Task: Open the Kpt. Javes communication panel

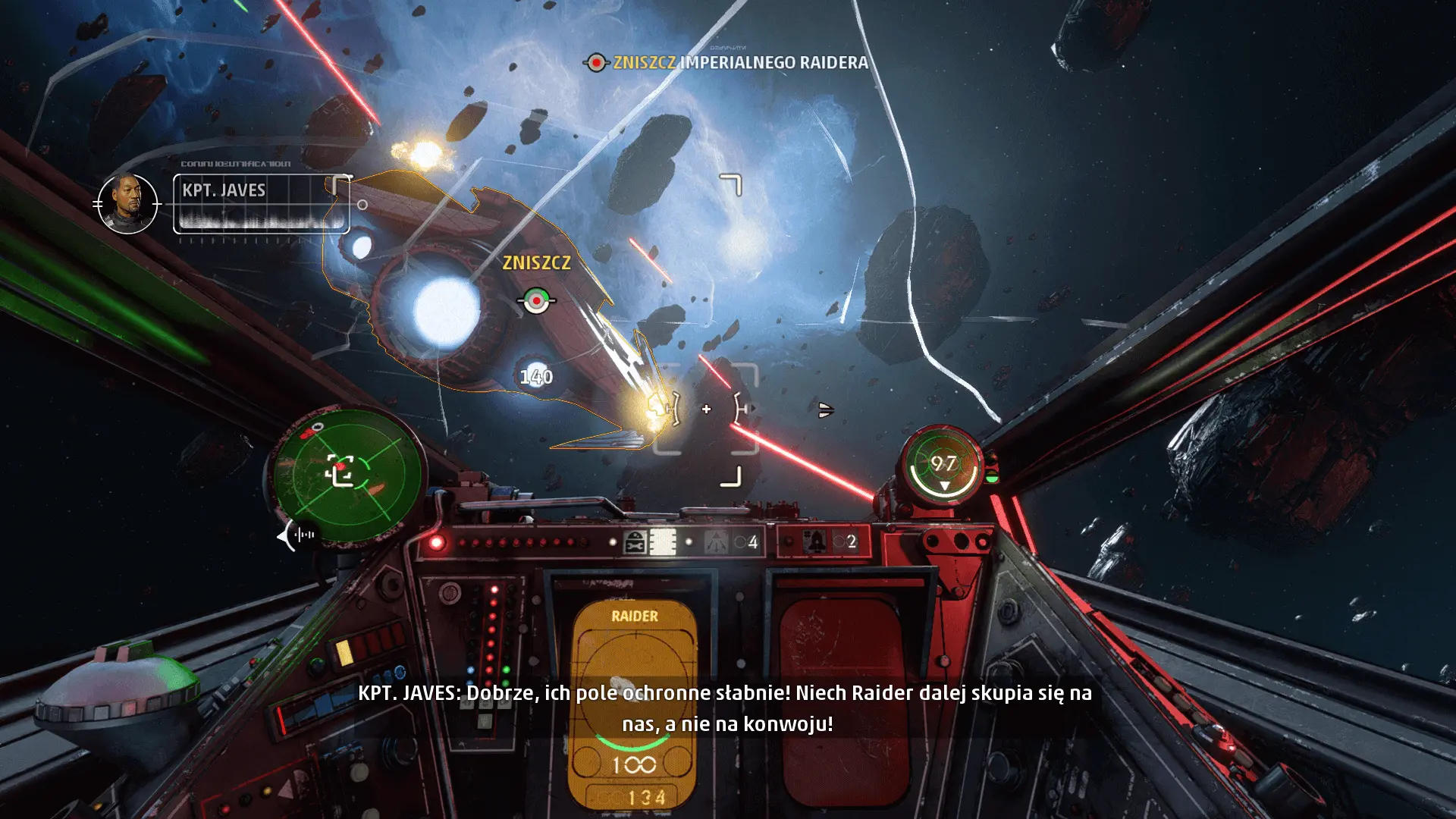Action: (x=261, y=203)
